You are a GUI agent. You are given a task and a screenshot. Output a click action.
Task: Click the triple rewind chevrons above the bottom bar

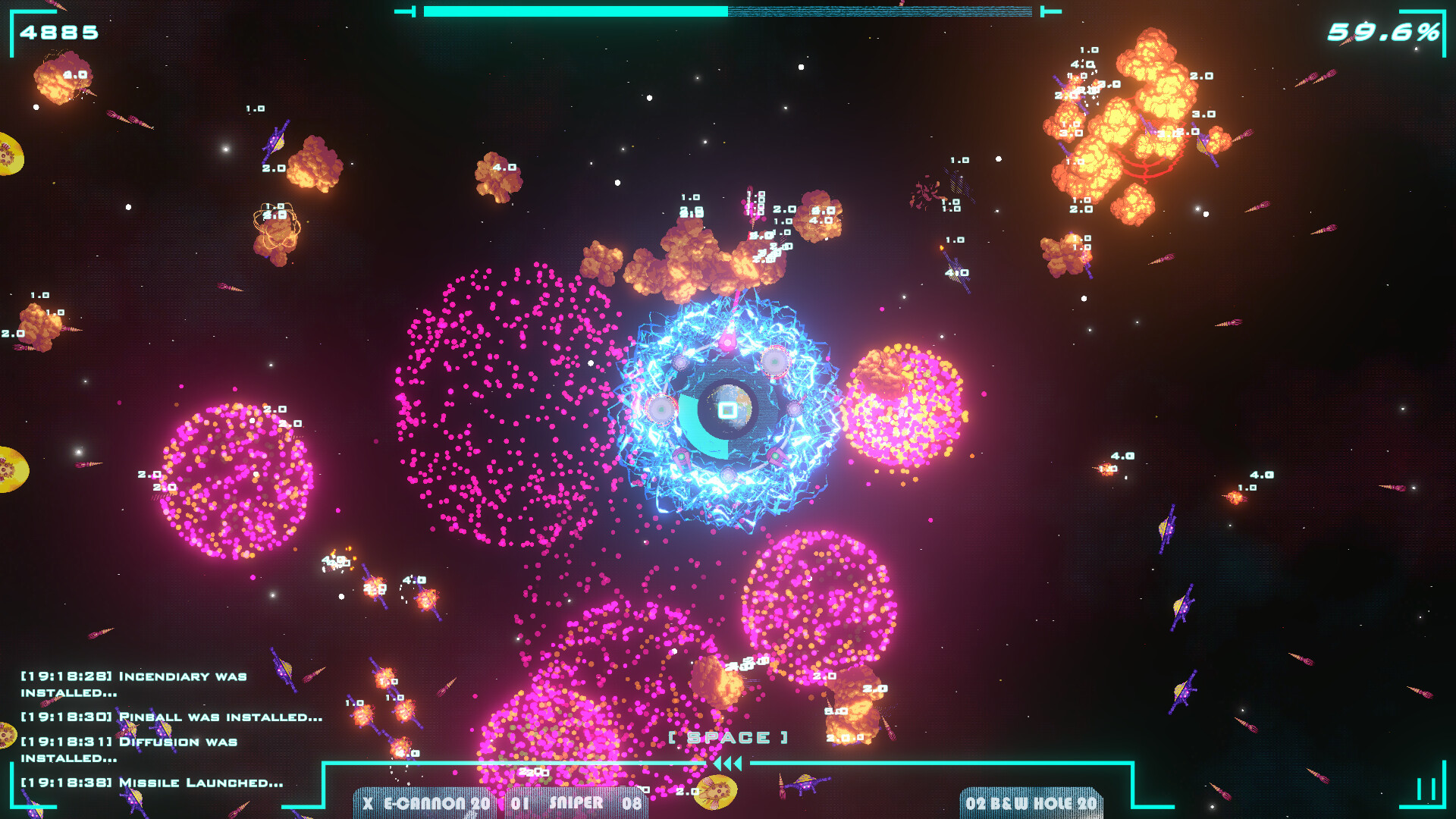pos(726,765)
